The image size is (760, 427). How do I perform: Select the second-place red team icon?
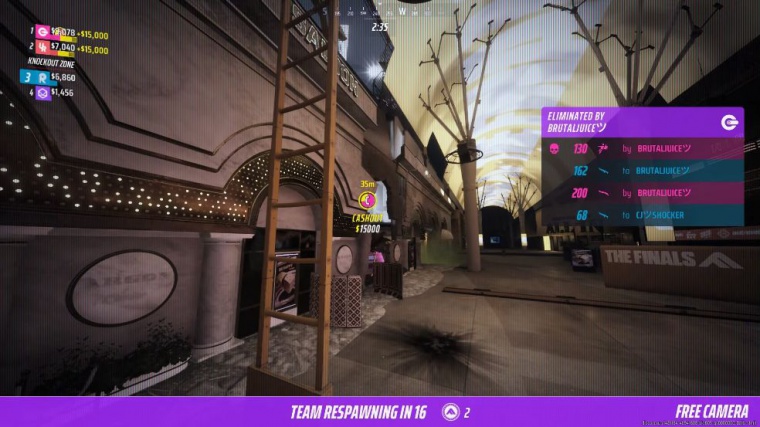(42, 47)
